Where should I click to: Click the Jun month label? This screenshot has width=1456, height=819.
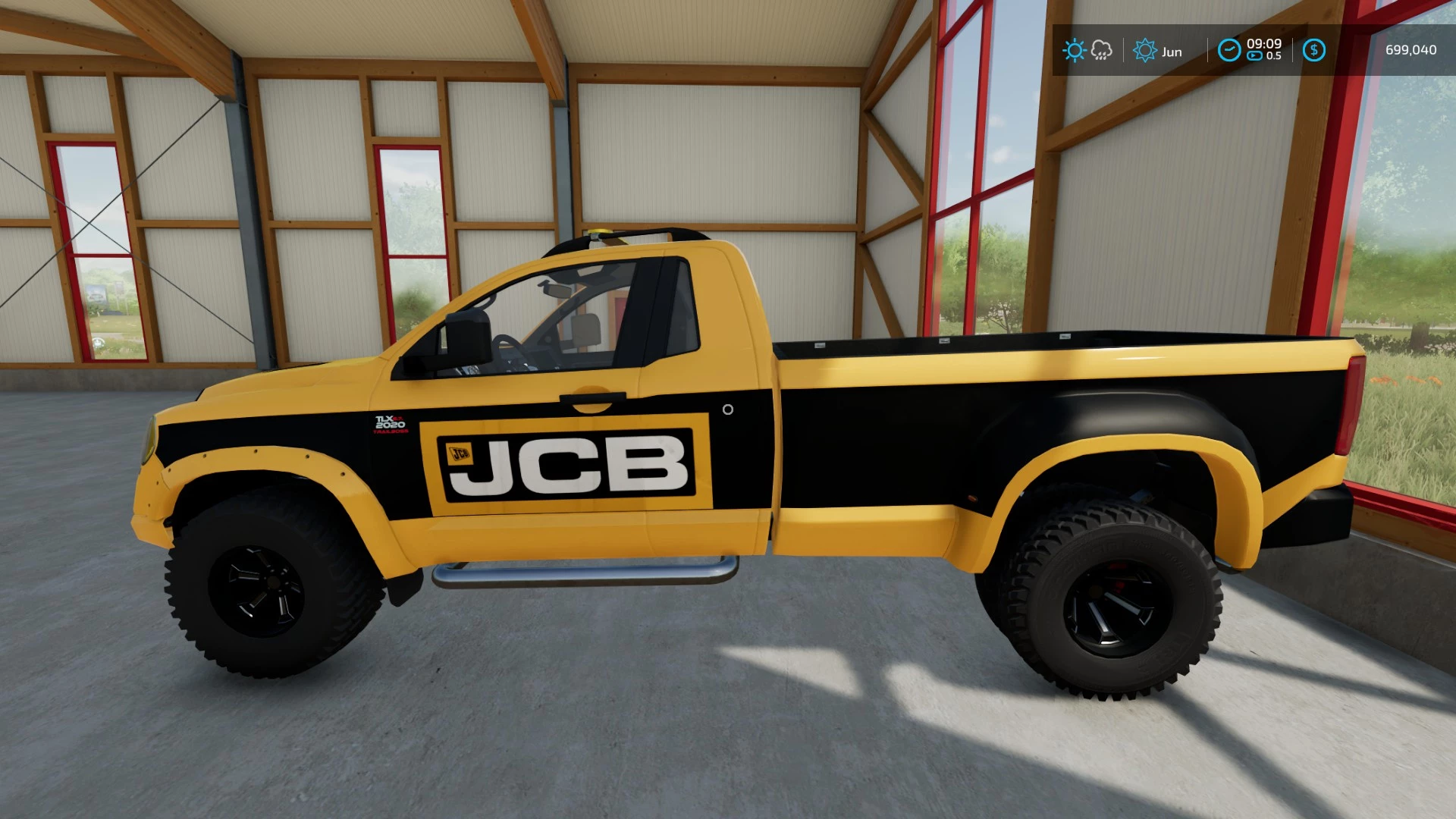point(1172,51)
